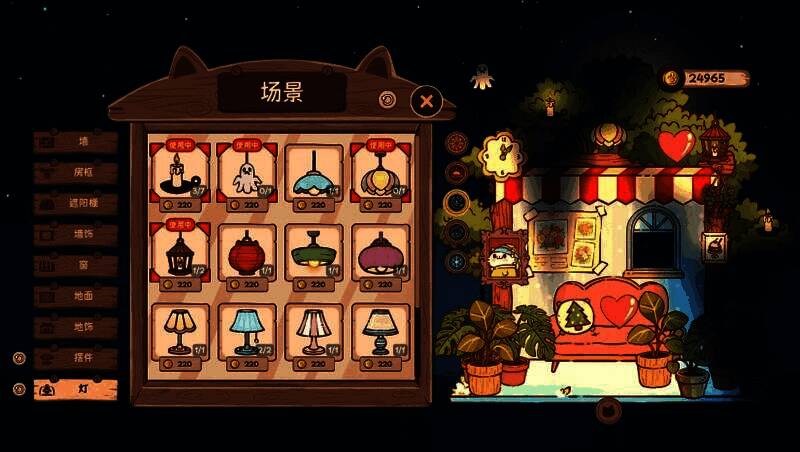Switch to the 墙 wall category
800x452 pixels.
(76, 142)
